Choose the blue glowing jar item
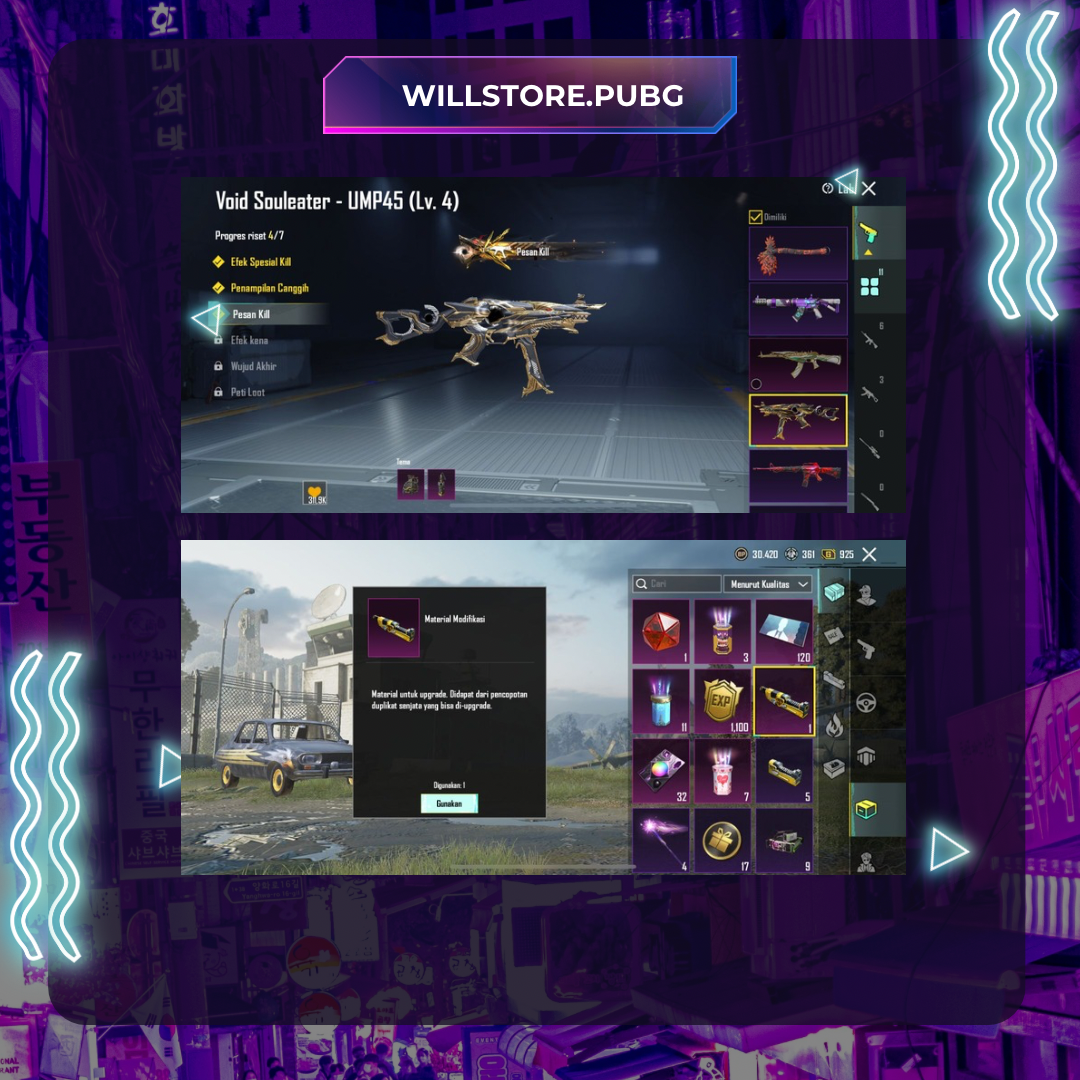Image resolution: width=1080 pixels, height=1080 pixels. [x=661, y=699]
